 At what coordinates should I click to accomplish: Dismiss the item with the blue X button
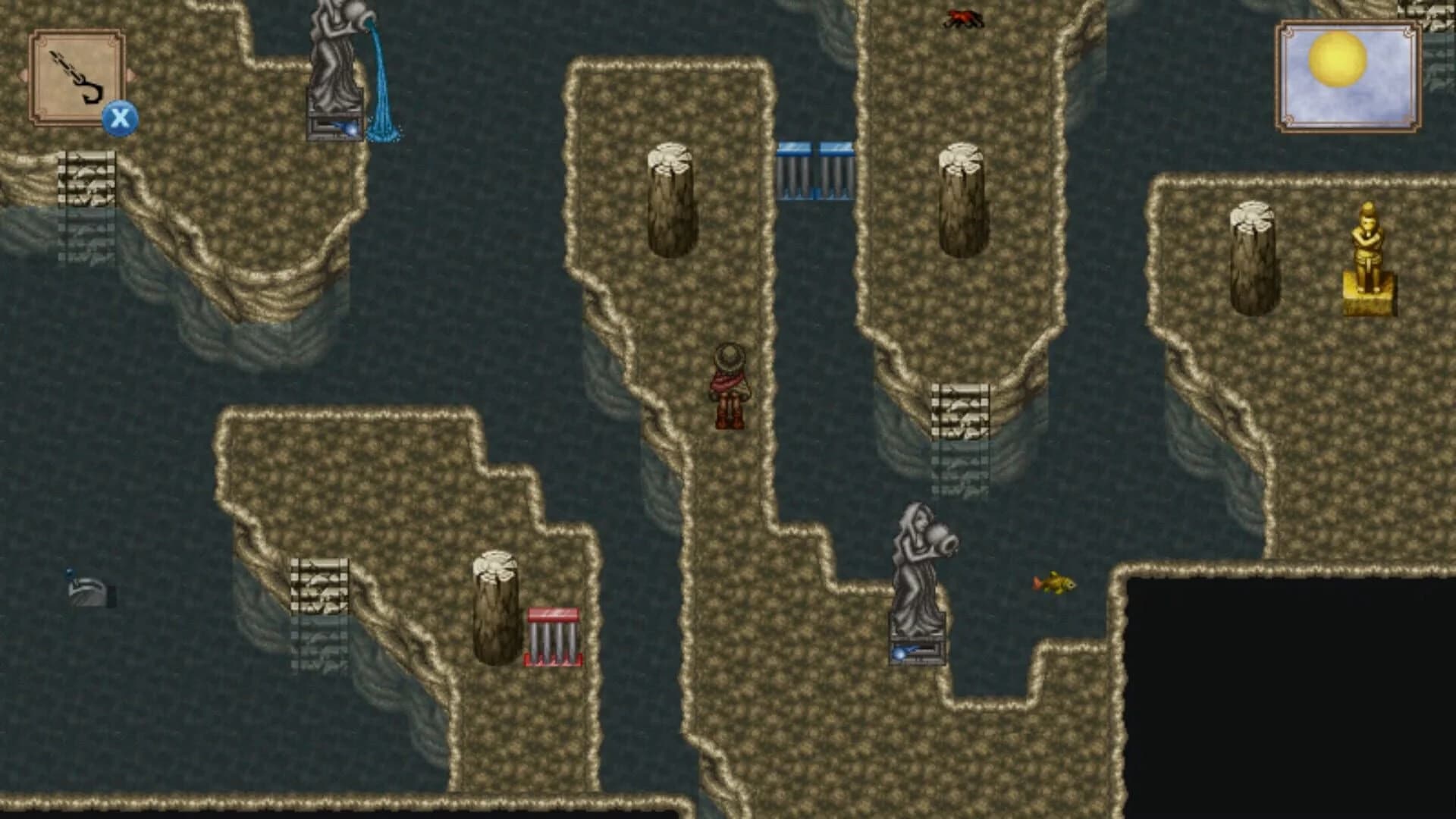(x=121, y=118)
